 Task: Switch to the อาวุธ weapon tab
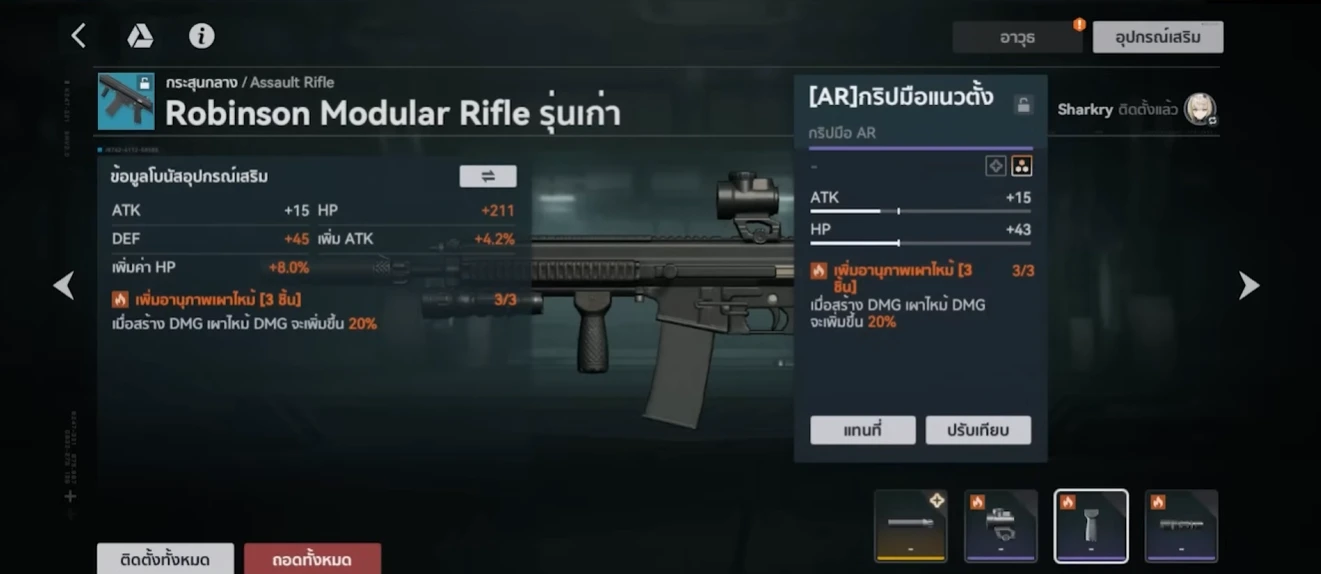[1017, 38]
